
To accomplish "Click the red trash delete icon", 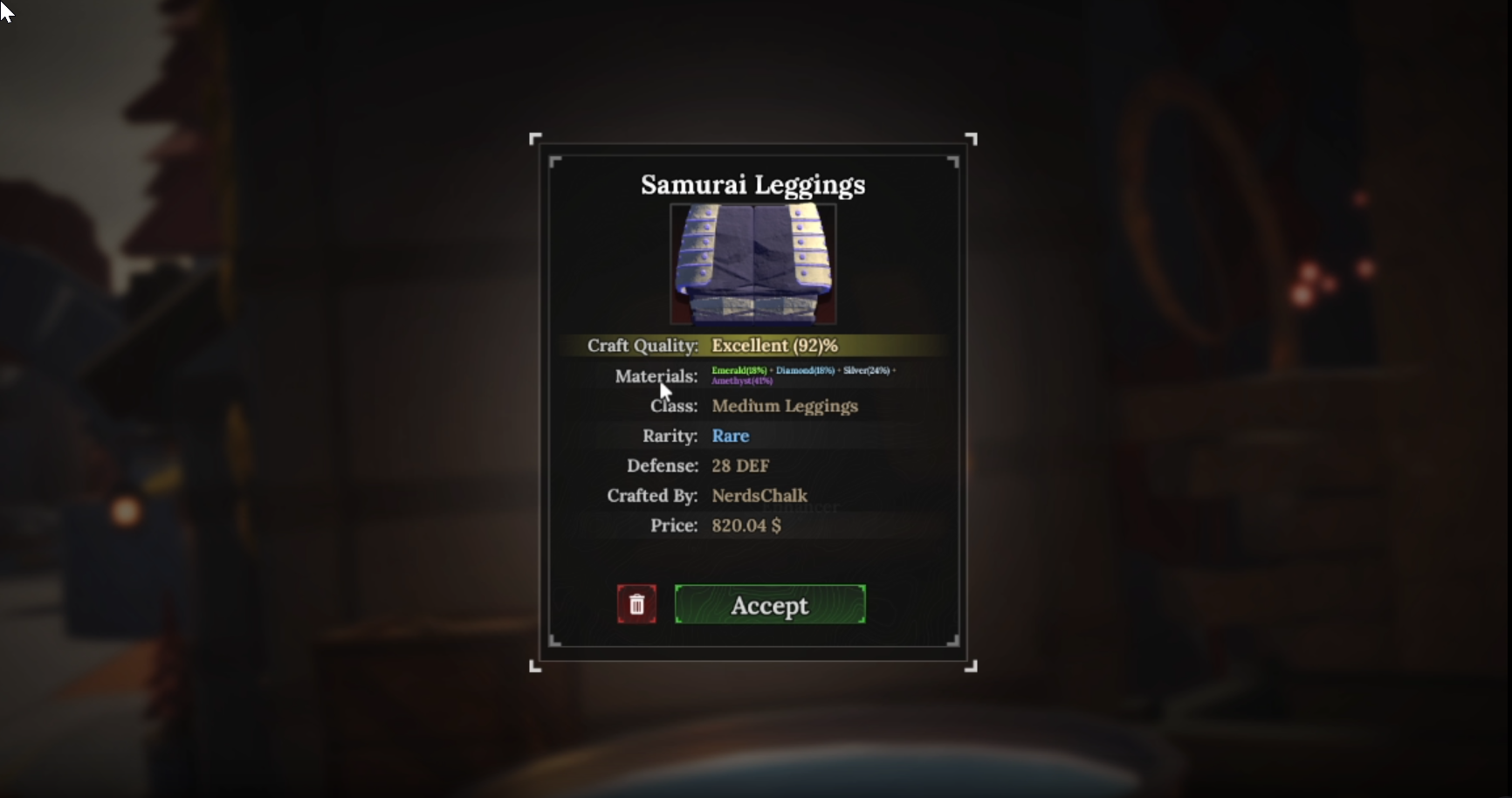I will [x=636, y=604].
